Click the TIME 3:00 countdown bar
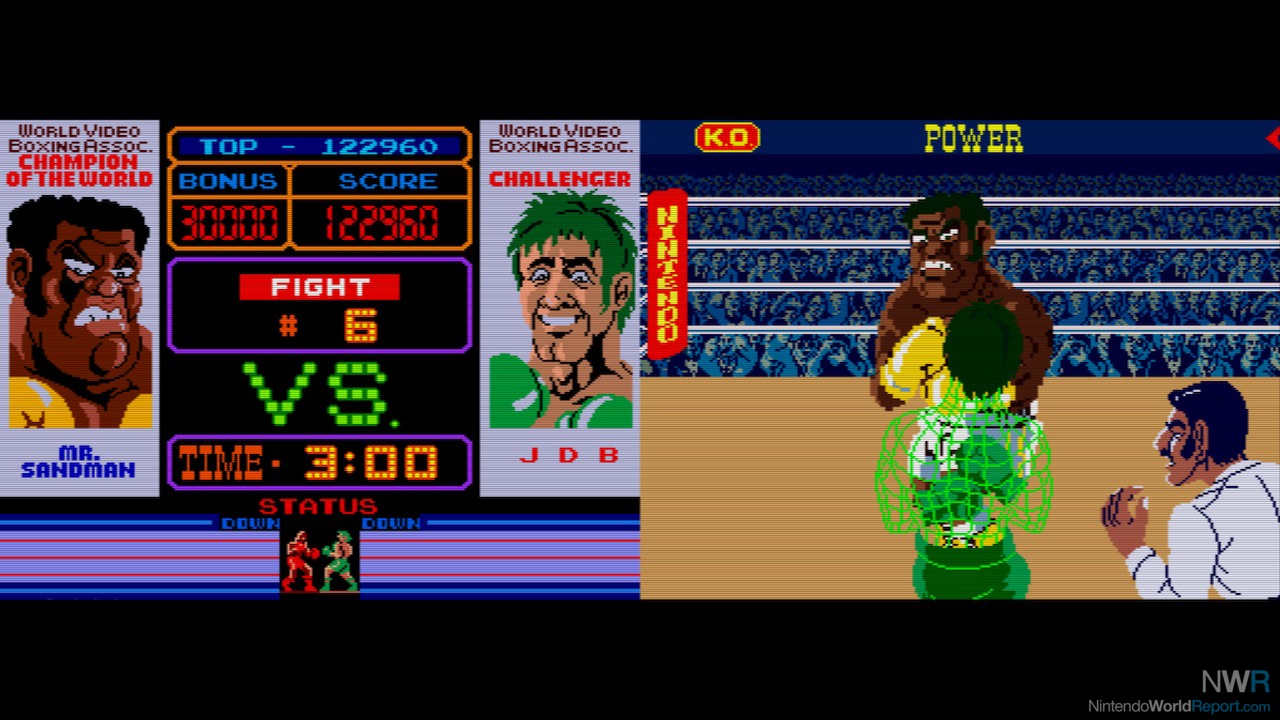Screen dimensions: 1280x720 point(318,462)
